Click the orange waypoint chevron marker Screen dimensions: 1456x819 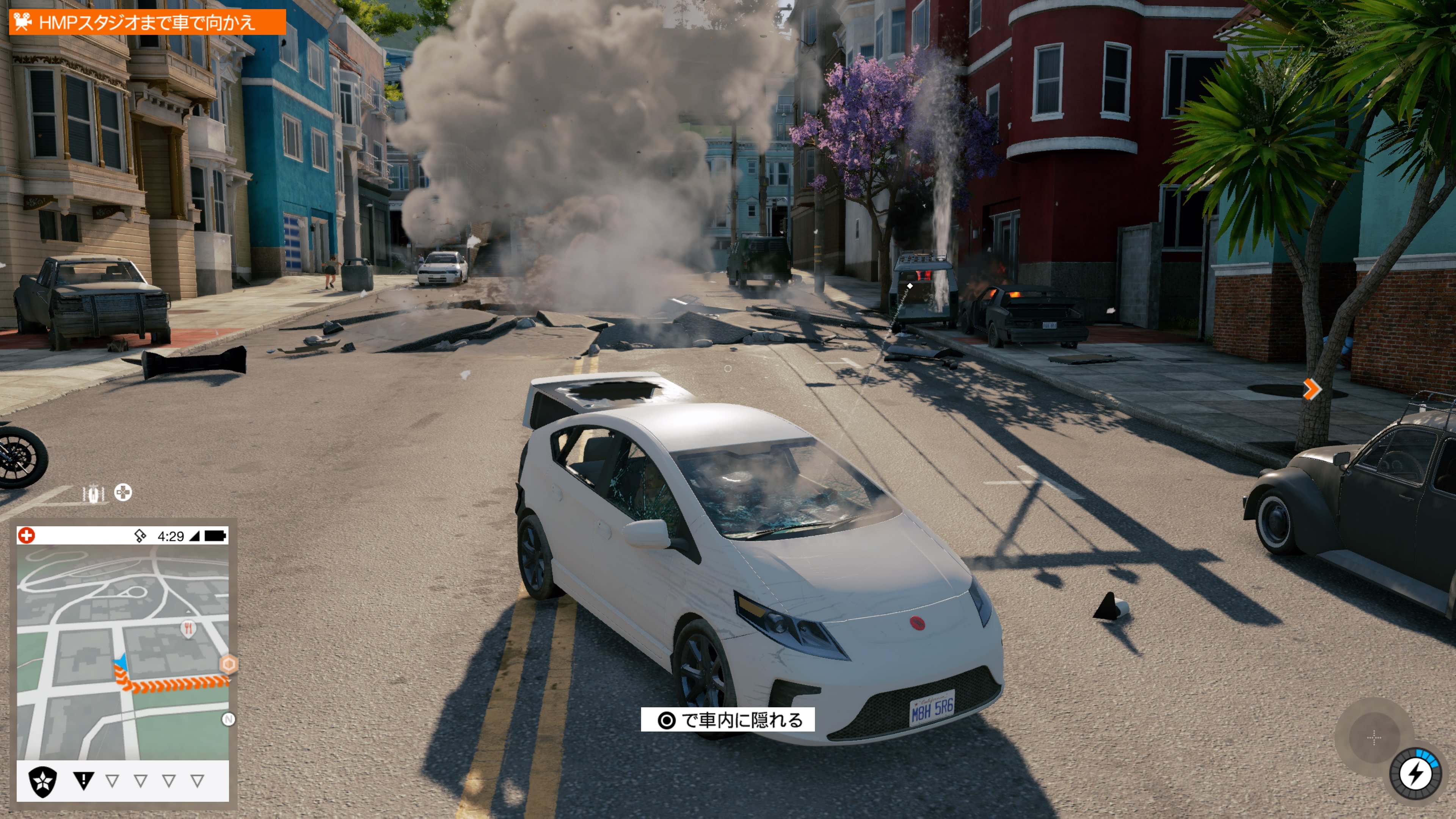(x=1311, y=389)
